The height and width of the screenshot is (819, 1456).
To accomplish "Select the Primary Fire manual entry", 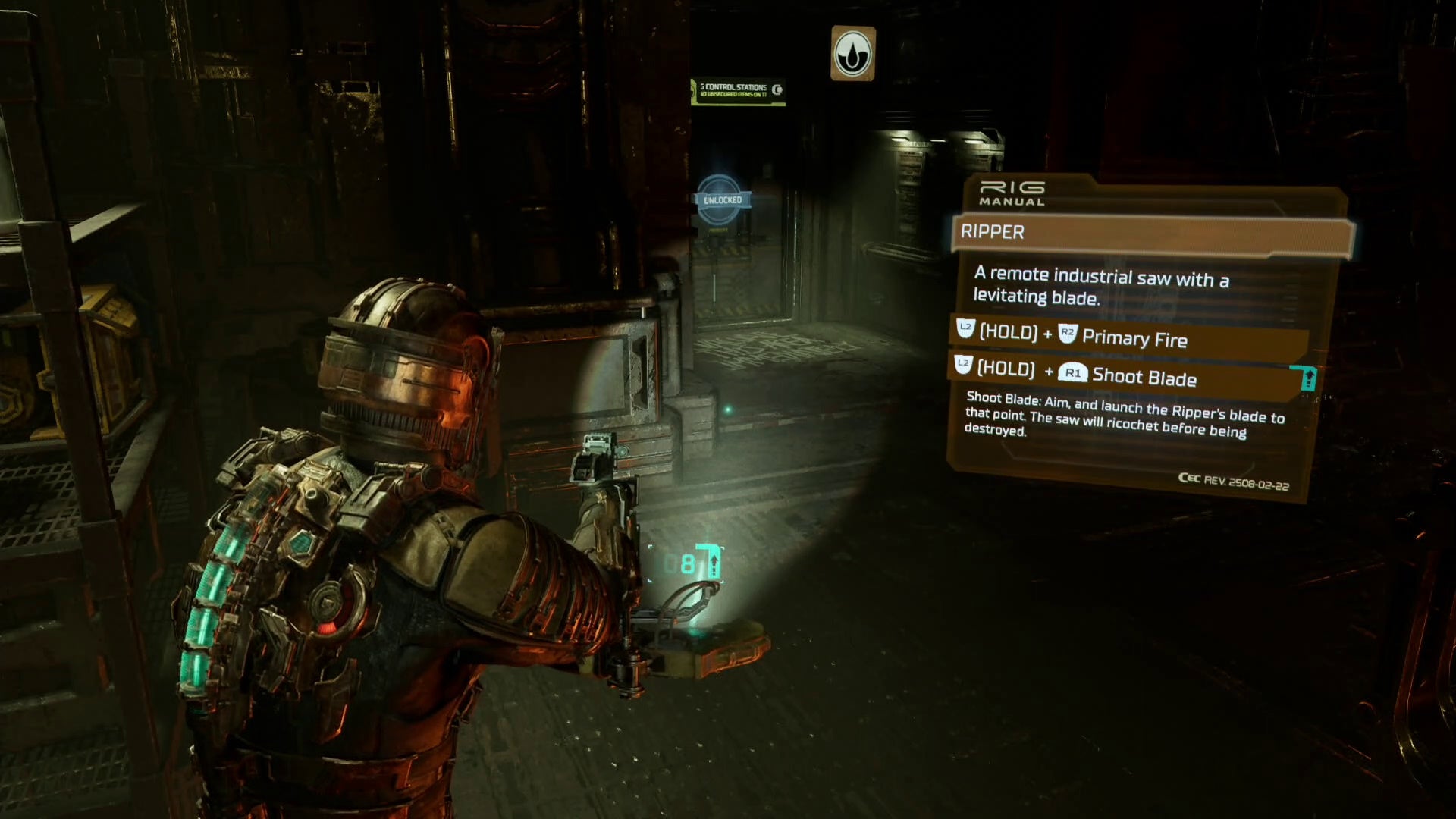I will pyautogui.click(x=1130, y=336).
